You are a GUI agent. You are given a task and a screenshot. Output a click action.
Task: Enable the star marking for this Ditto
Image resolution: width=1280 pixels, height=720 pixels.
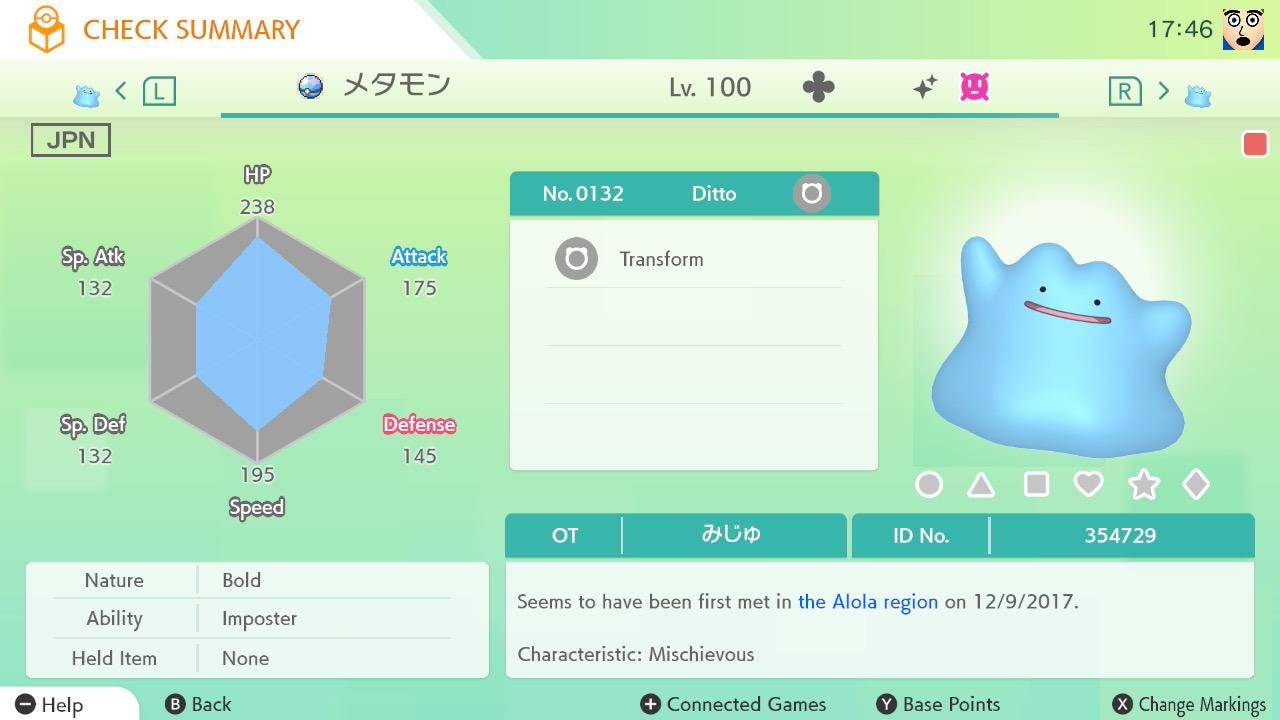[x=1143, y=484]
